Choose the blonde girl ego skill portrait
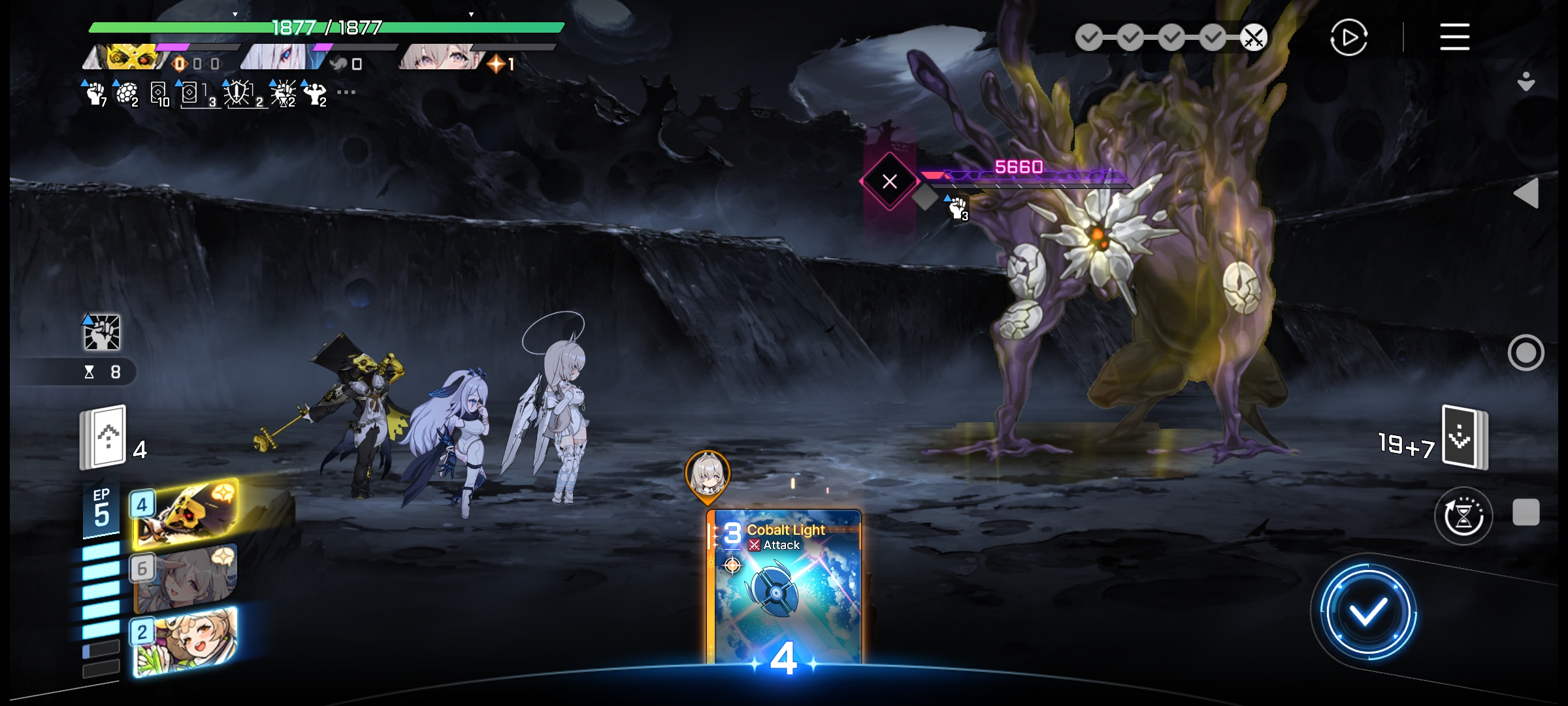Screen dimensions: 1568x706 point(186,641)
